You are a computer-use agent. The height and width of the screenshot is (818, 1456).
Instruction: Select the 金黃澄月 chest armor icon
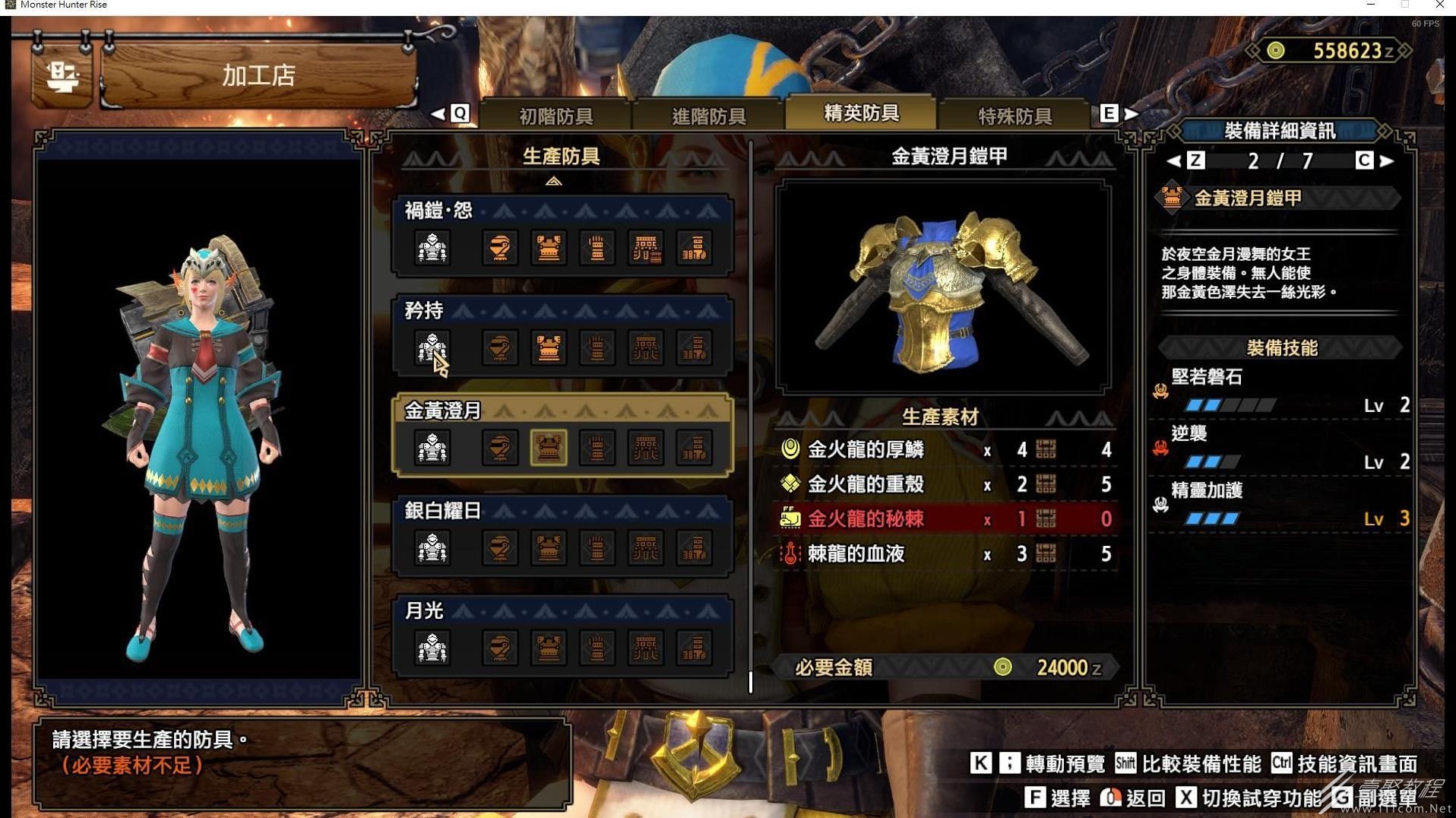click(548, 448)
